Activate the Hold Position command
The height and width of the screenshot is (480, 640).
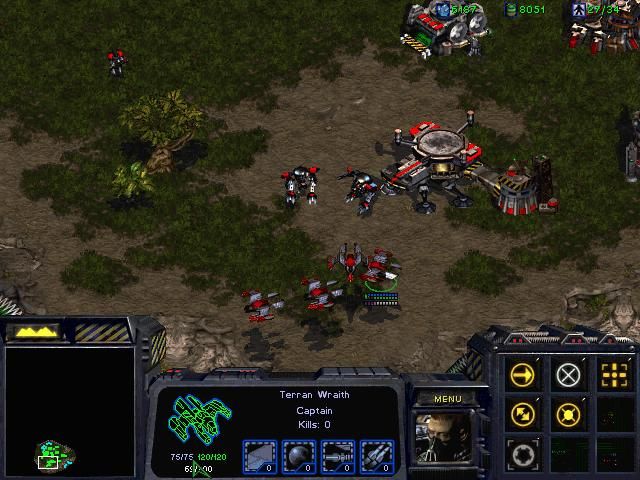(568, 413)
